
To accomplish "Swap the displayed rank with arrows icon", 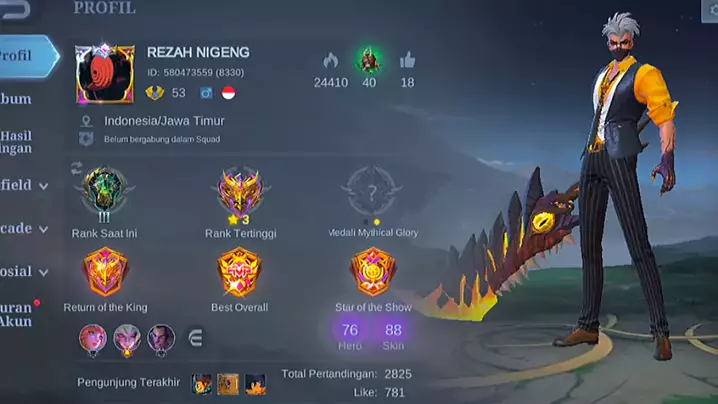I will (x=77, y=168).
